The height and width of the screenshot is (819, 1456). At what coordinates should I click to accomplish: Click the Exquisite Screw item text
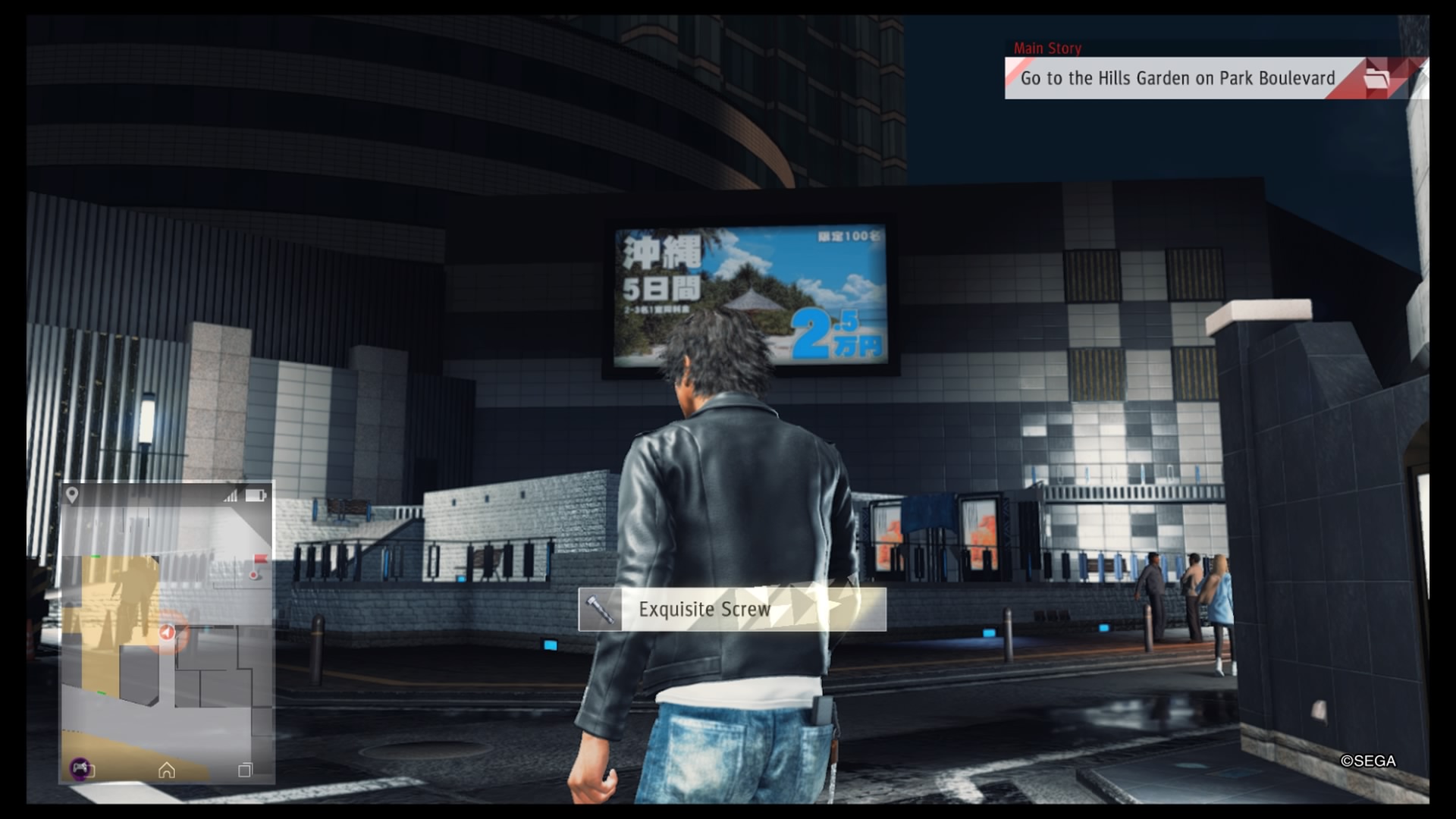tap(704, 608)
